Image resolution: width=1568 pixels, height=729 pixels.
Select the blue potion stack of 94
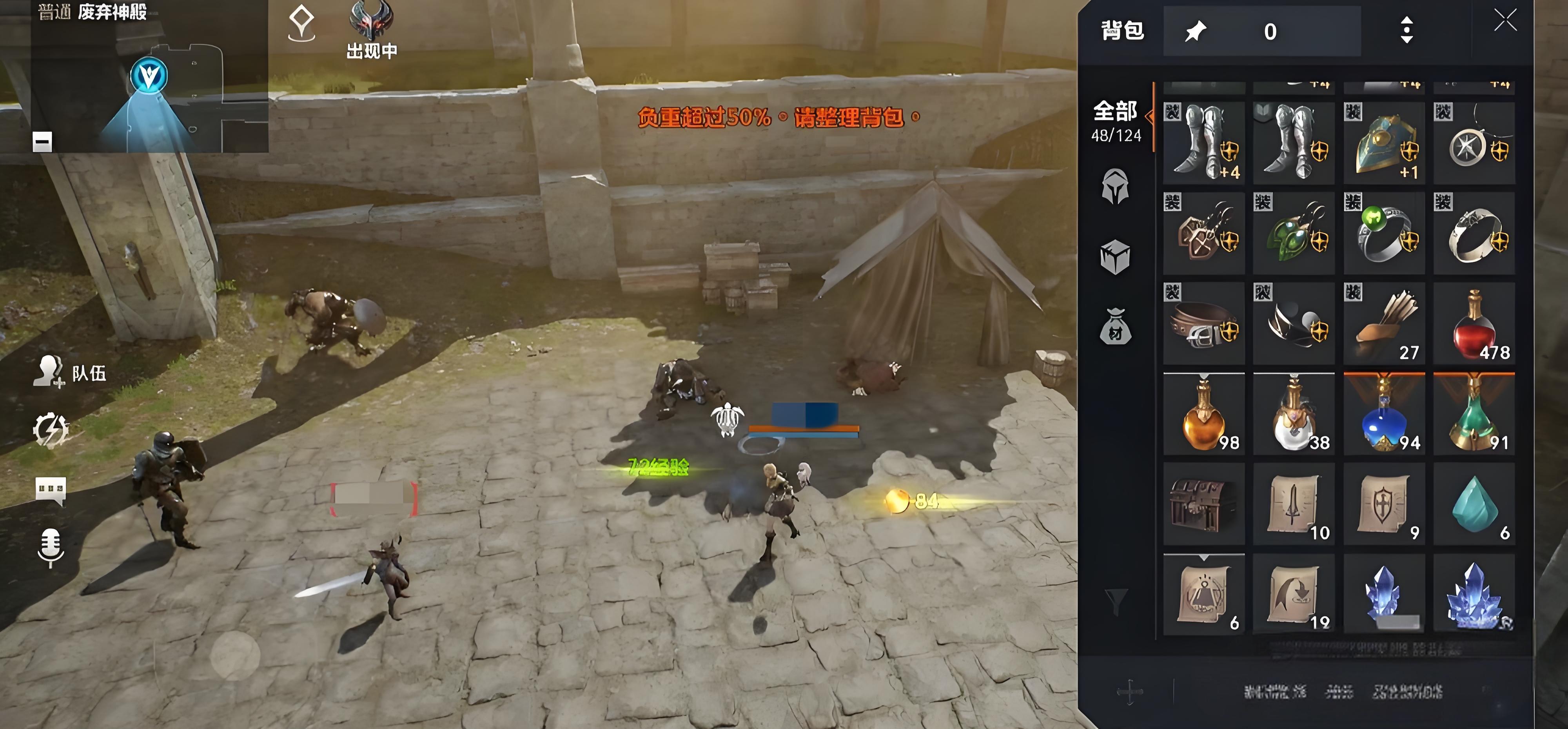1384,414
